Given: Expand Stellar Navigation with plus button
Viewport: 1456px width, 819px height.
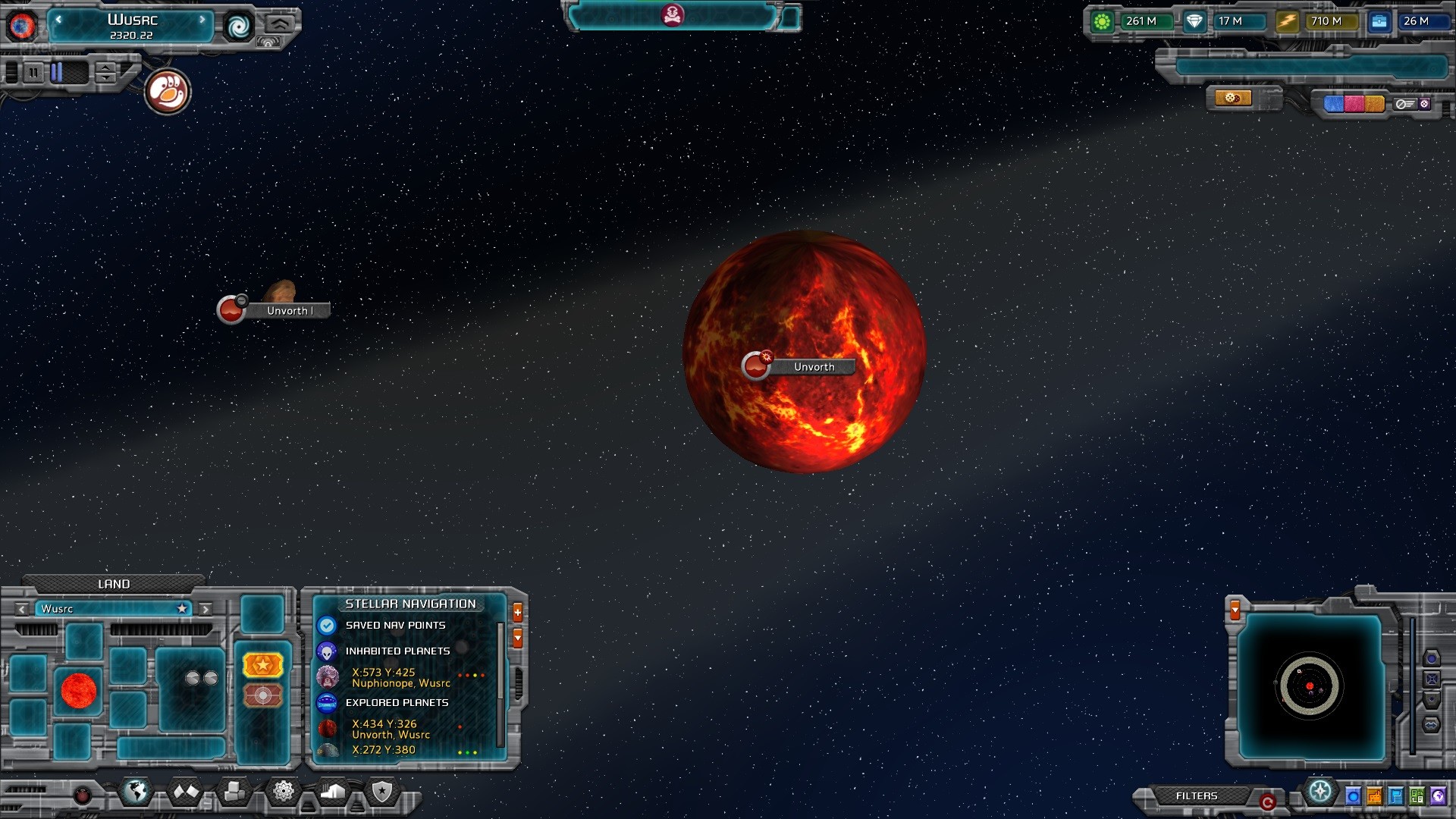Looking at the screenshot, I should (518, 612).
